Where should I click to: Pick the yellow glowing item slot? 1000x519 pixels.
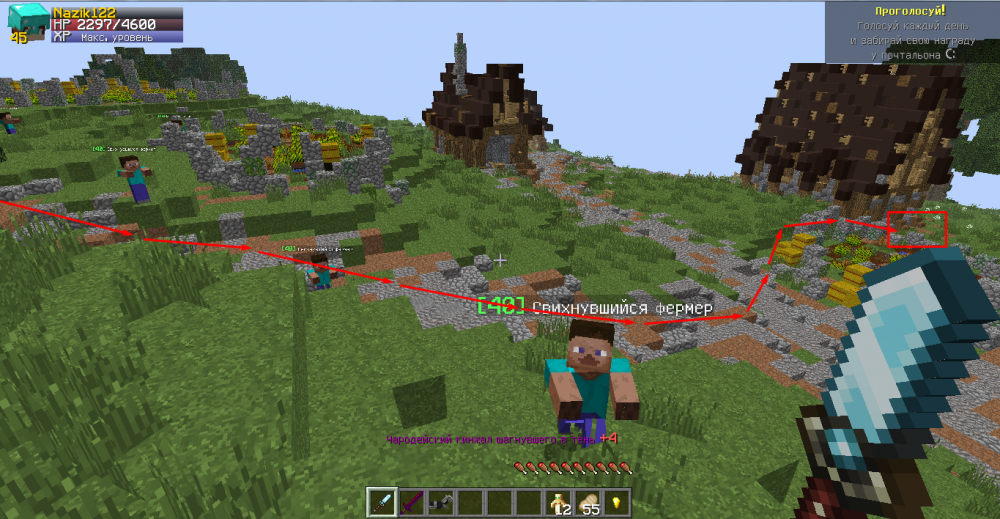616,502
